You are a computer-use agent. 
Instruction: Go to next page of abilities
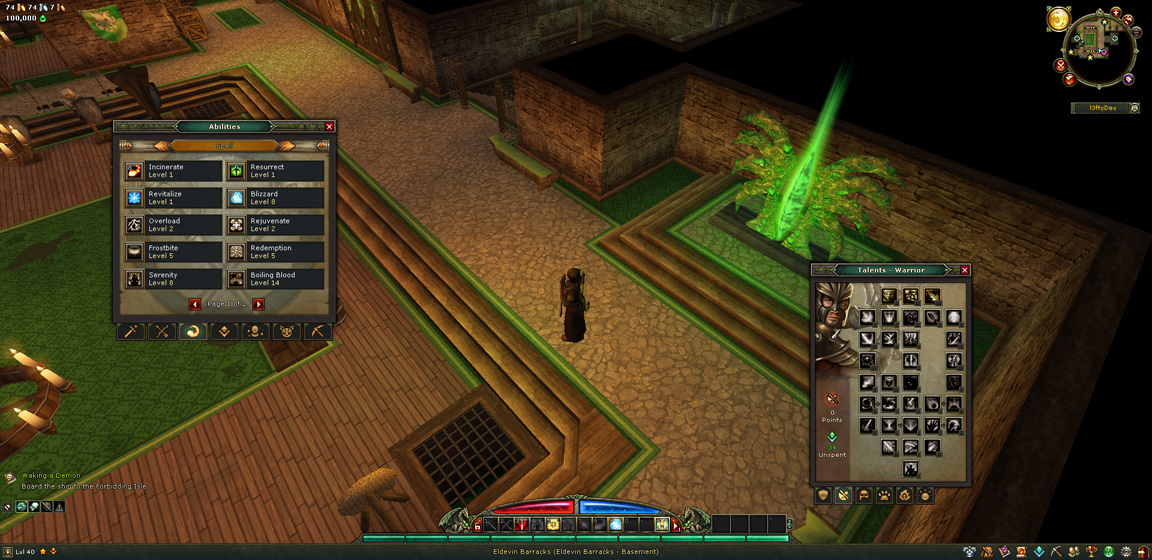tap(258, 304)
